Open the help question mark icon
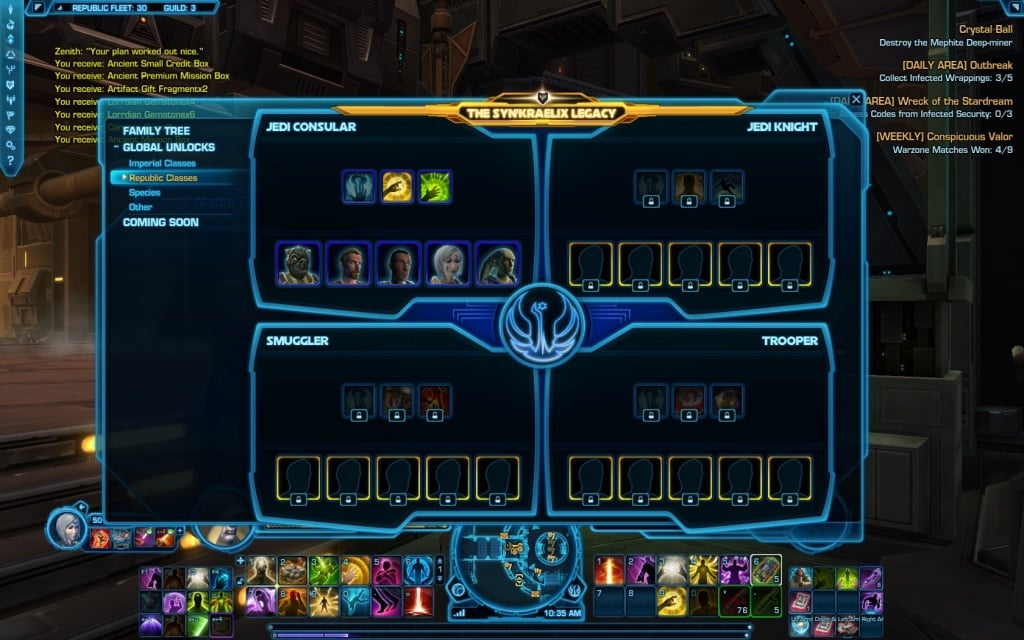 click(x=10, y=160)
